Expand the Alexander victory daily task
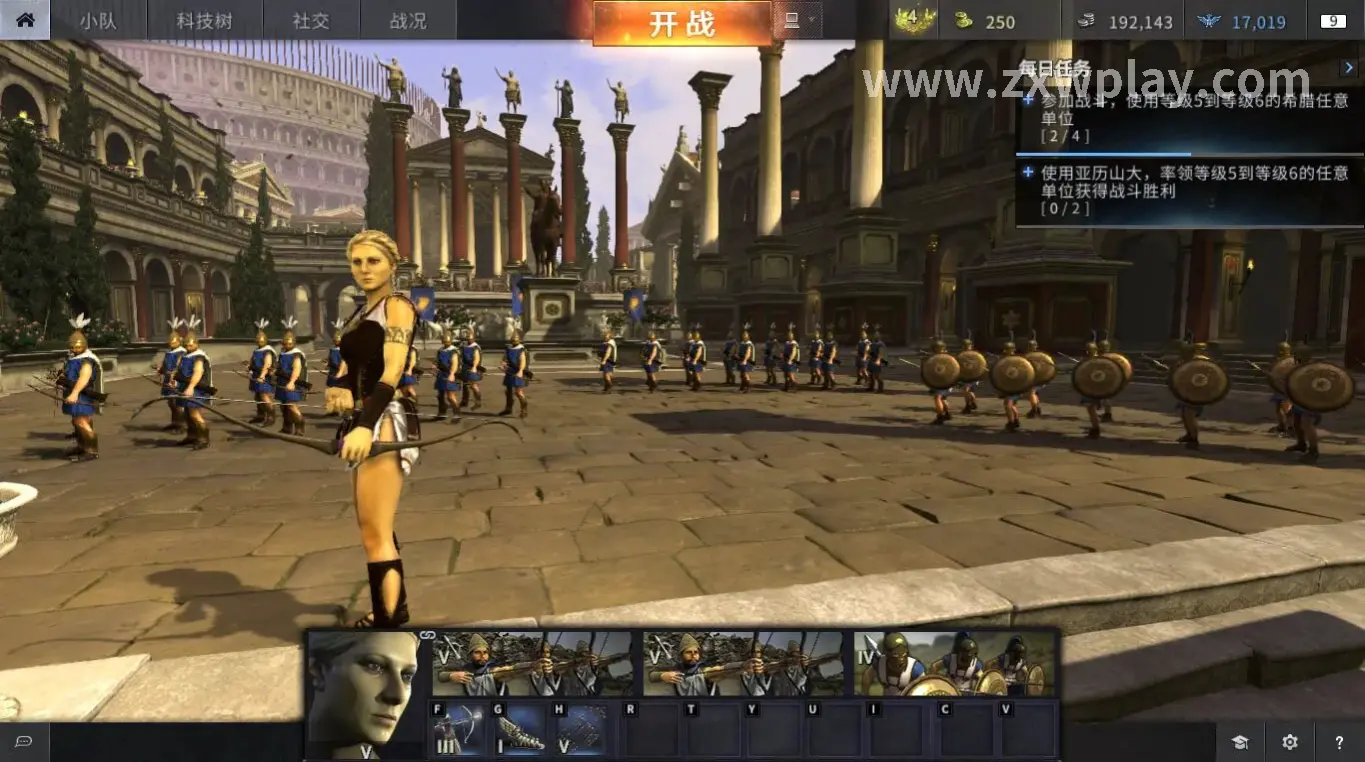 click(1029, 172)
